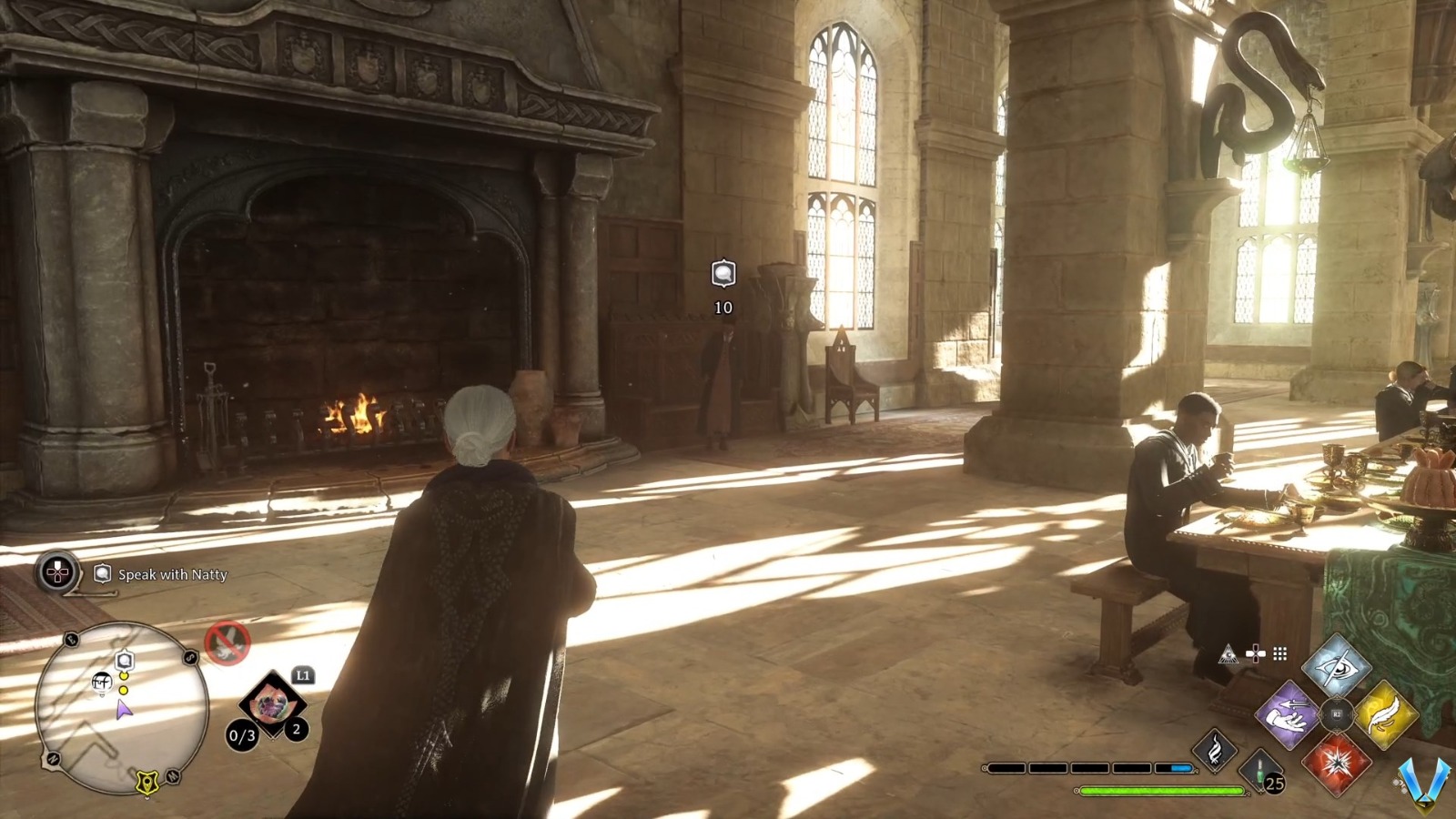Select the grid of dots icon

tap(1280, 653)
